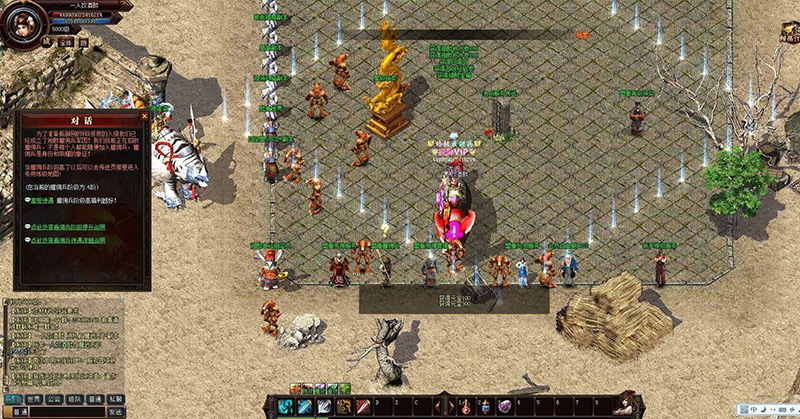800x419 pixels.
Task: Close the 对话 dialogue window
Action: coord(145,116)
